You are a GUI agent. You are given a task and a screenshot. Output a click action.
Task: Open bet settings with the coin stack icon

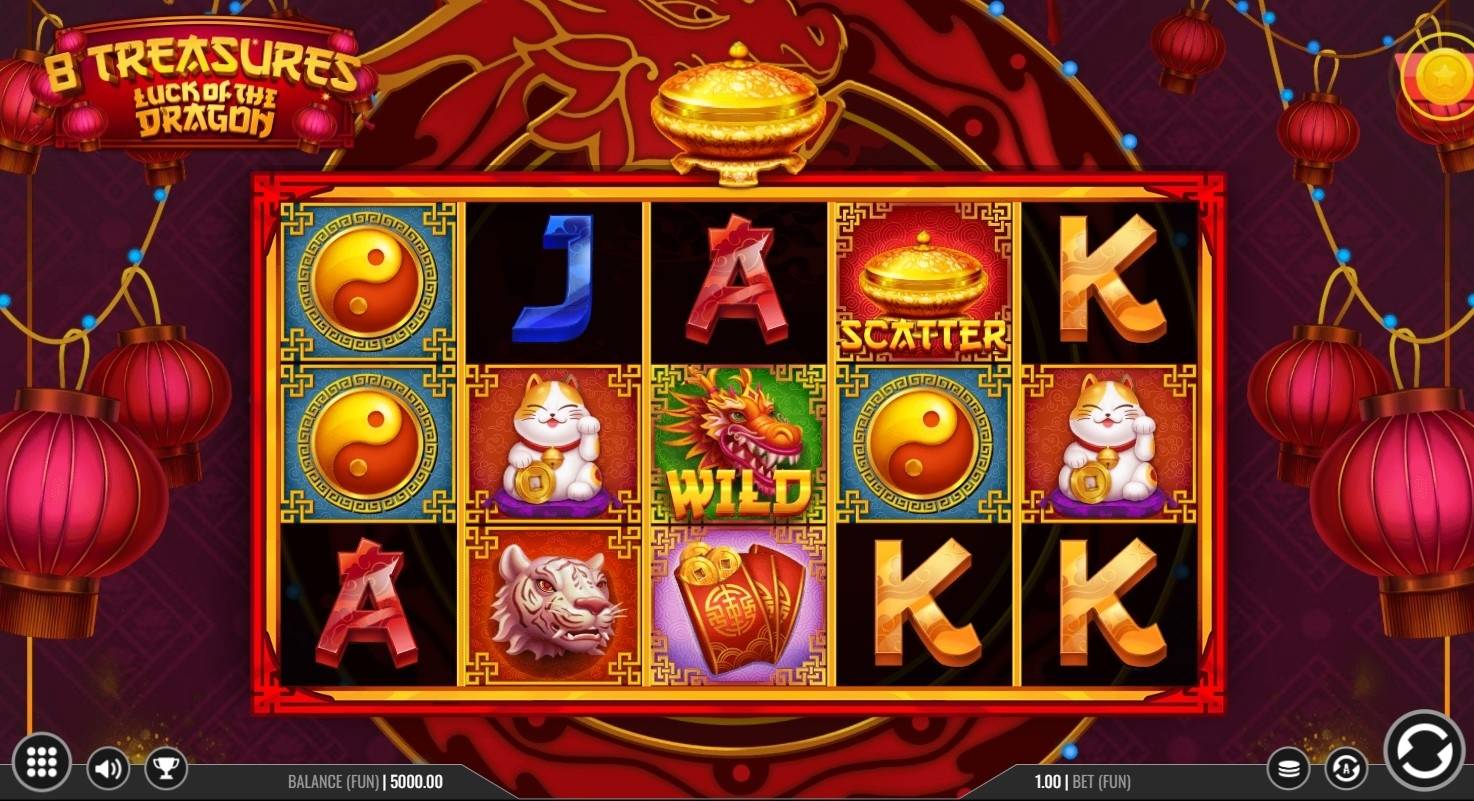coord(1290,767)
